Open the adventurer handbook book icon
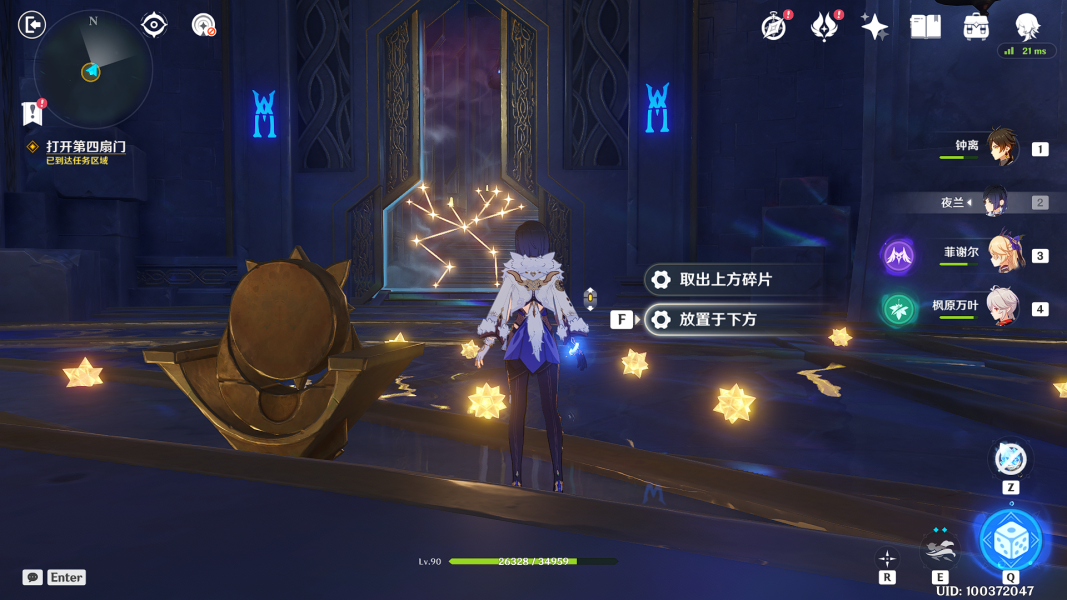1067x600 pixels. [925, 27]
